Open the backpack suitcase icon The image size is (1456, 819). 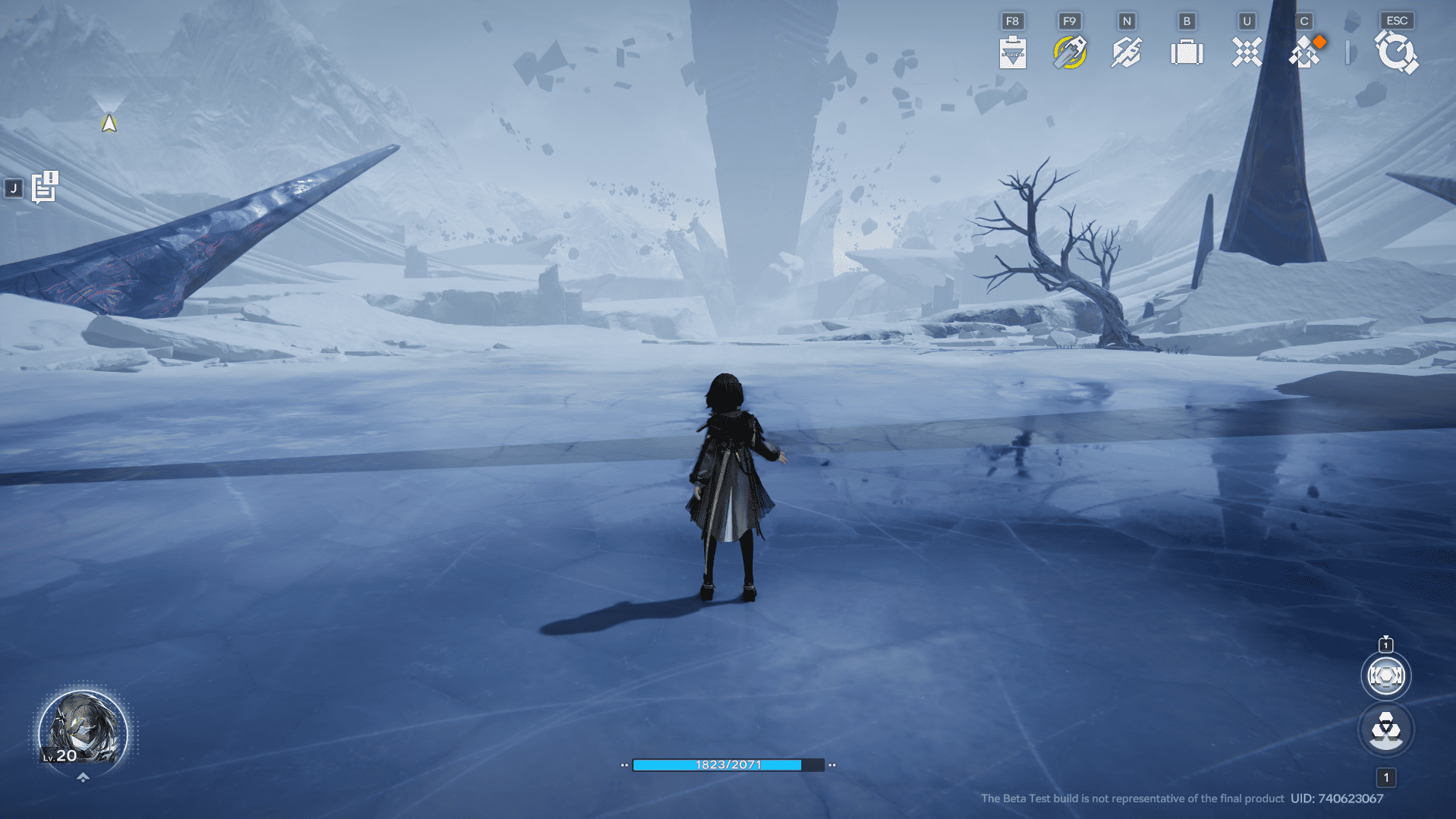(1187, 52)
